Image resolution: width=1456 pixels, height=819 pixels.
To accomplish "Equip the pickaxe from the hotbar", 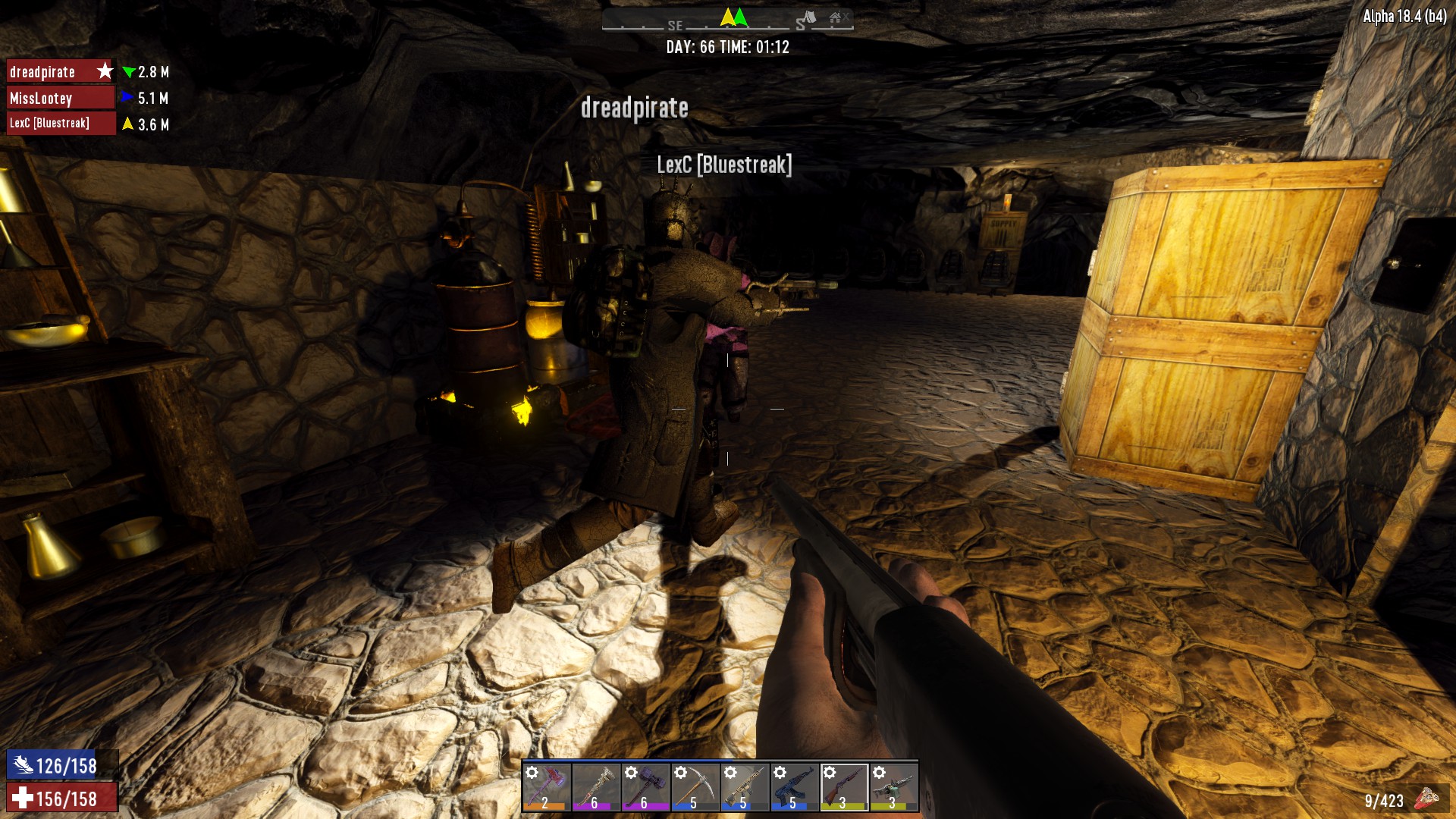I will click(695, 786).
